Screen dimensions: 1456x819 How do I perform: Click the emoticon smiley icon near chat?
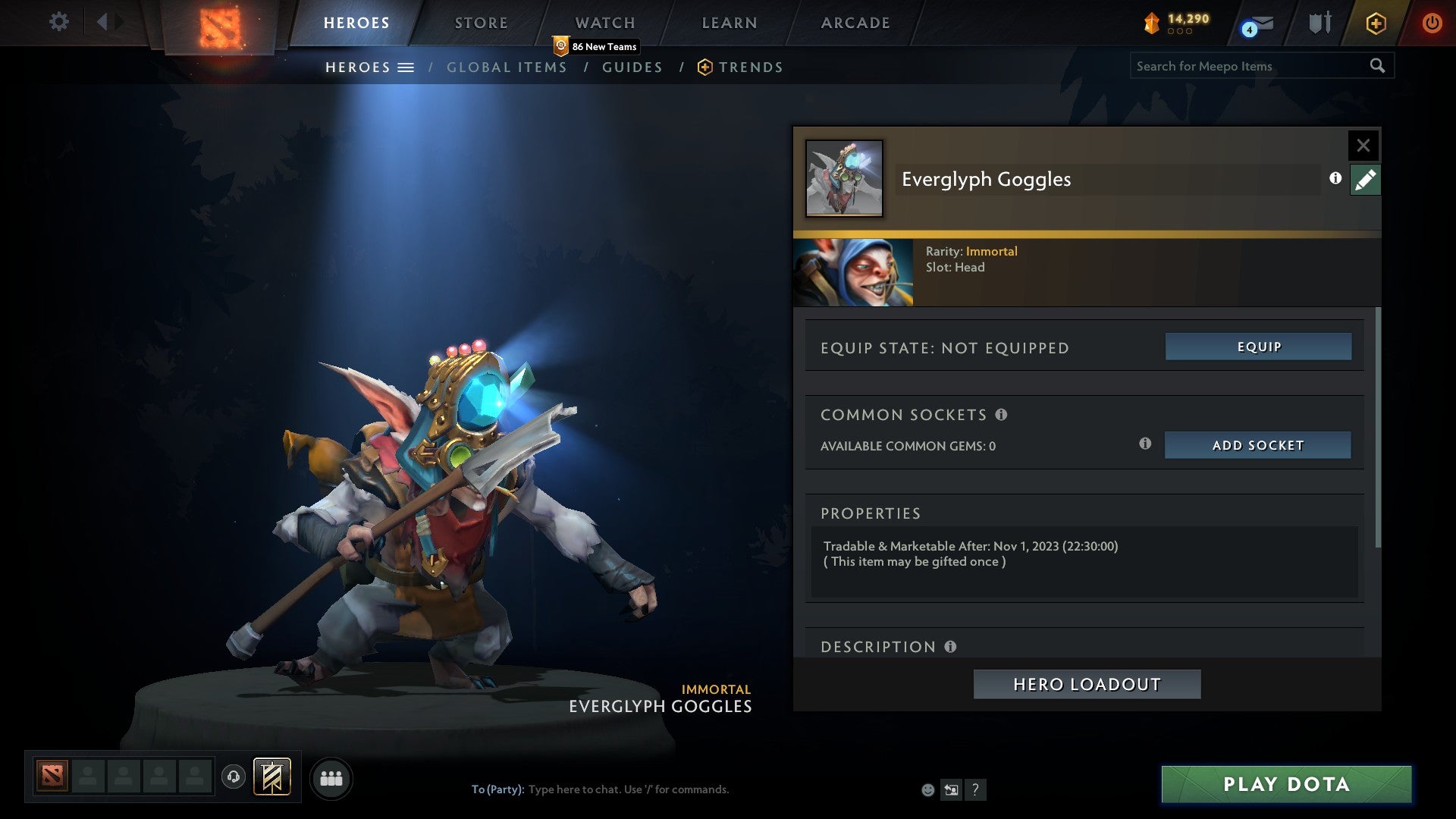coord(928,789)
